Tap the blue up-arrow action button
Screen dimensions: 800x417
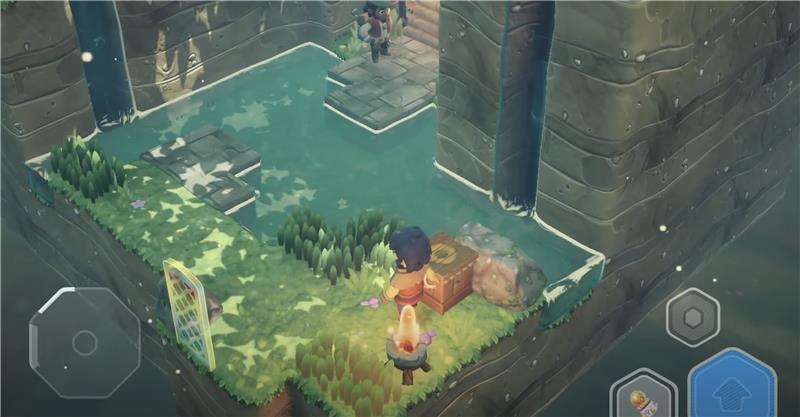[732, 388]
